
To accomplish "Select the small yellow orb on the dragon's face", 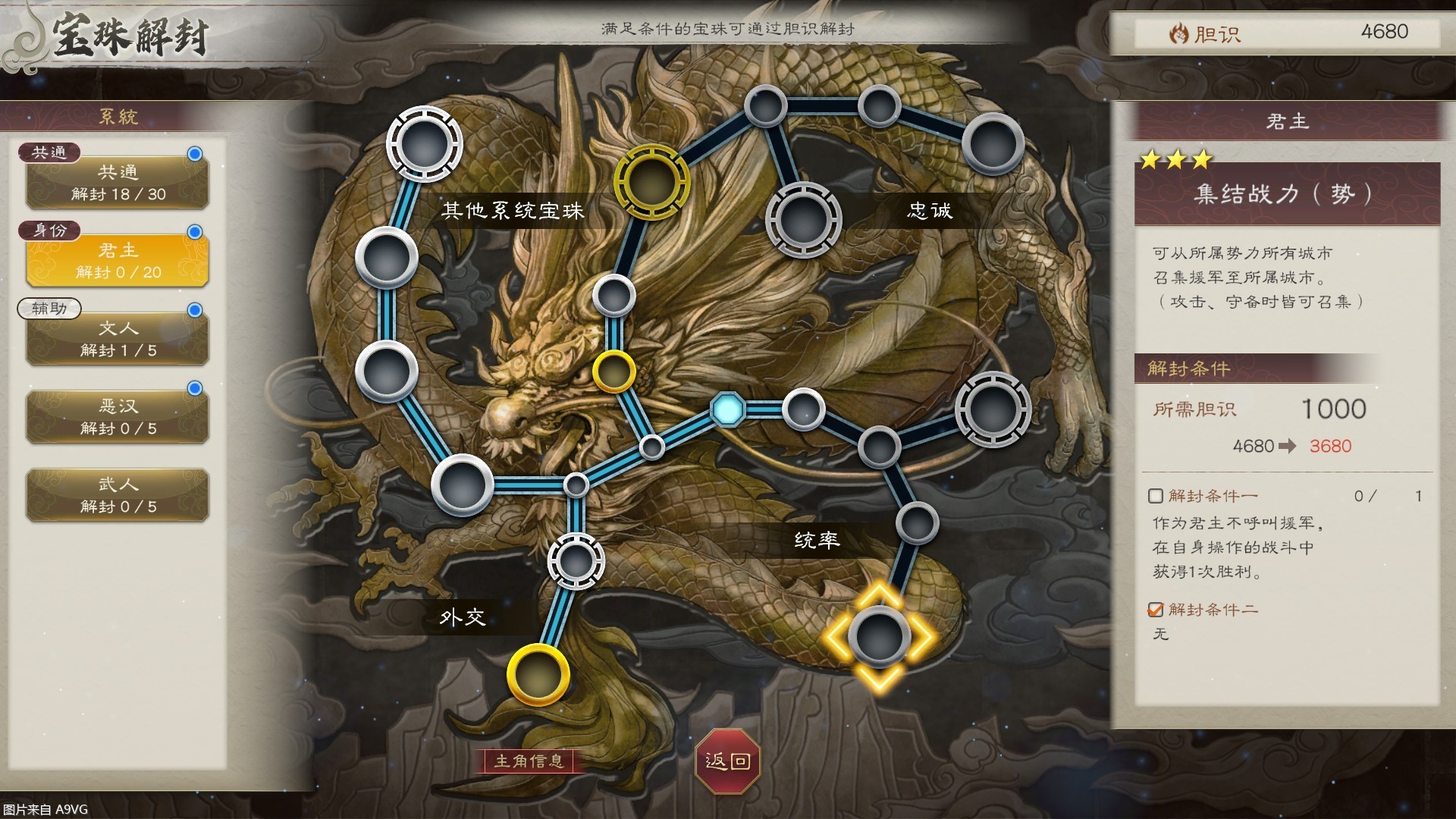I will click(613, 372).
